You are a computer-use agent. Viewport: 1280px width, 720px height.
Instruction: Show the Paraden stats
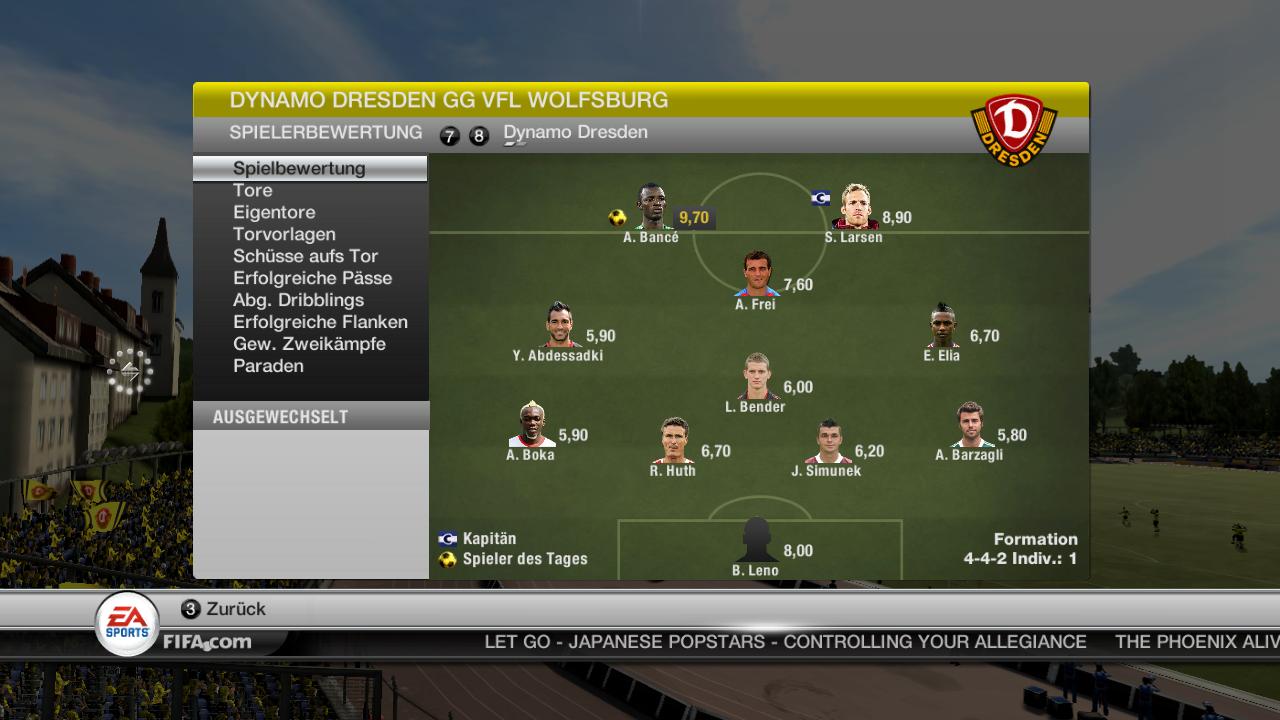click(x=268, y=366)
